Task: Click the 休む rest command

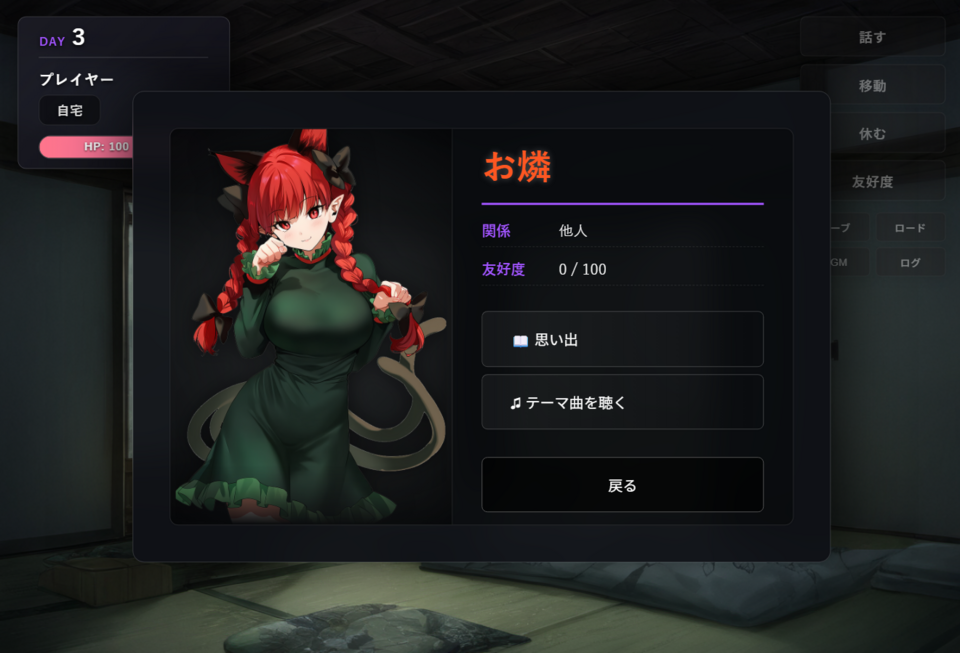Action: pos(872,133)
